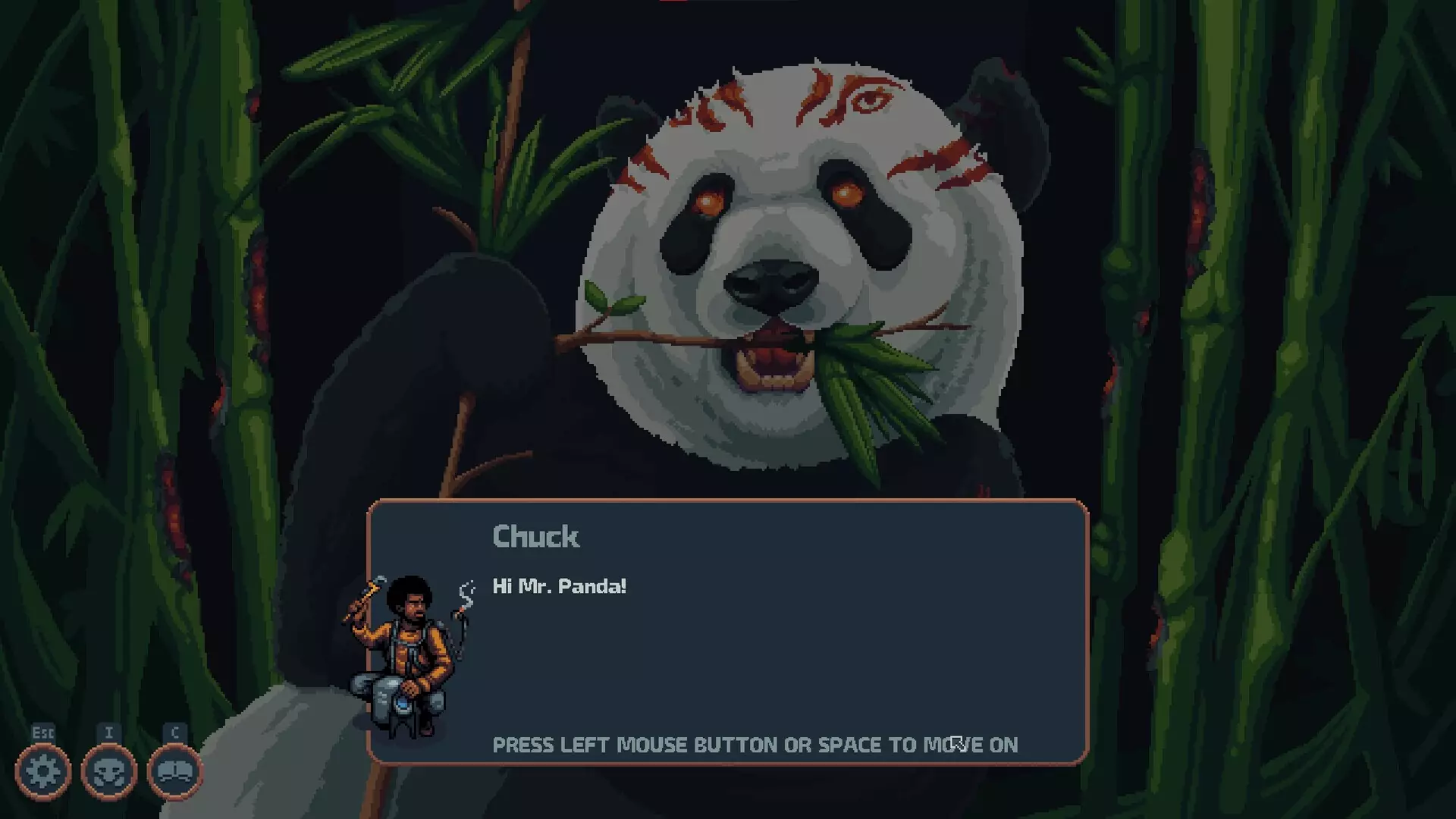Click the mouse cursor location in the prompt text

pos(957,745)
